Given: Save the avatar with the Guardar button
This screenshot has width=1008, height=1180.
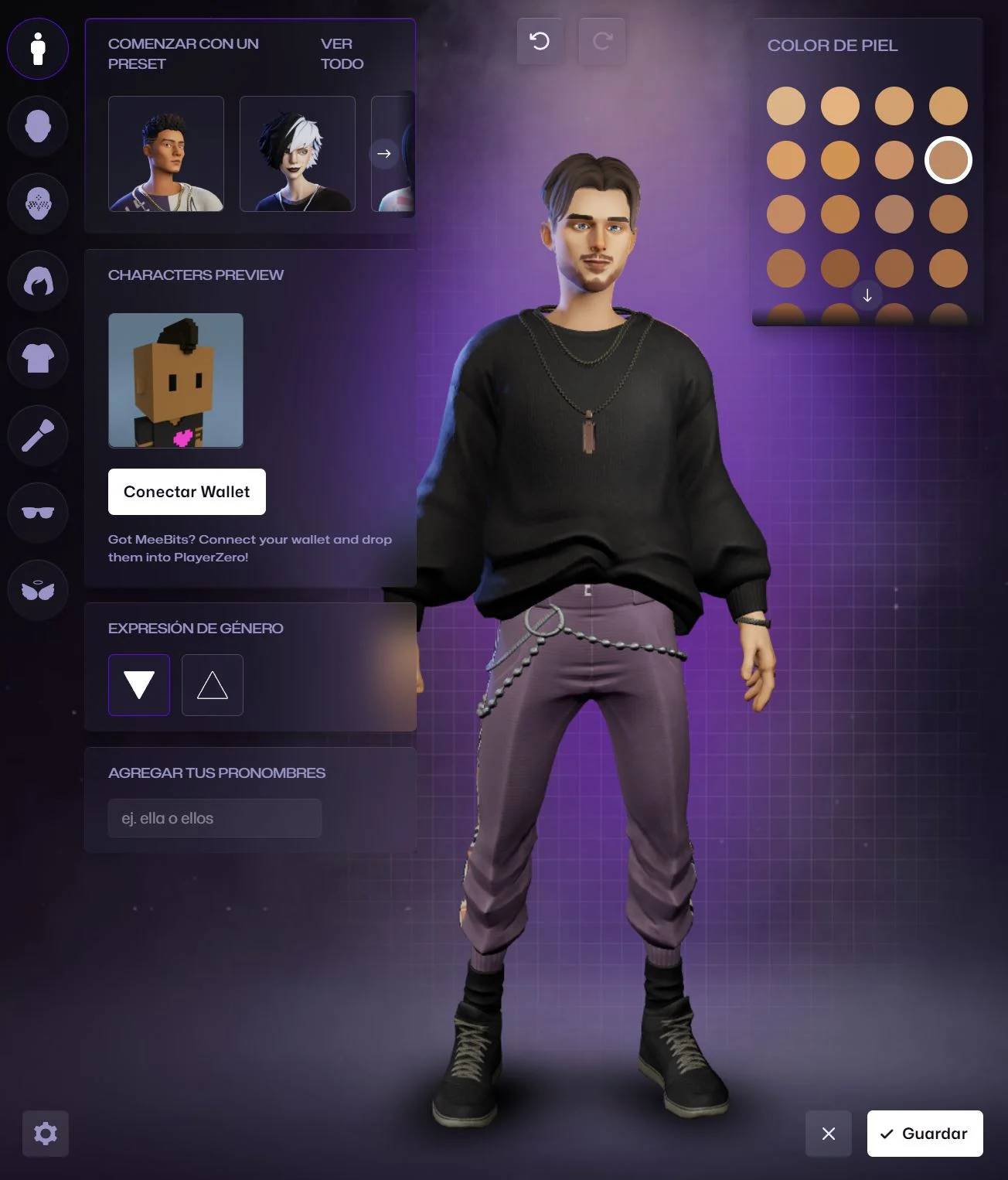Looking at the screenshot, I should coord(925,1134).
